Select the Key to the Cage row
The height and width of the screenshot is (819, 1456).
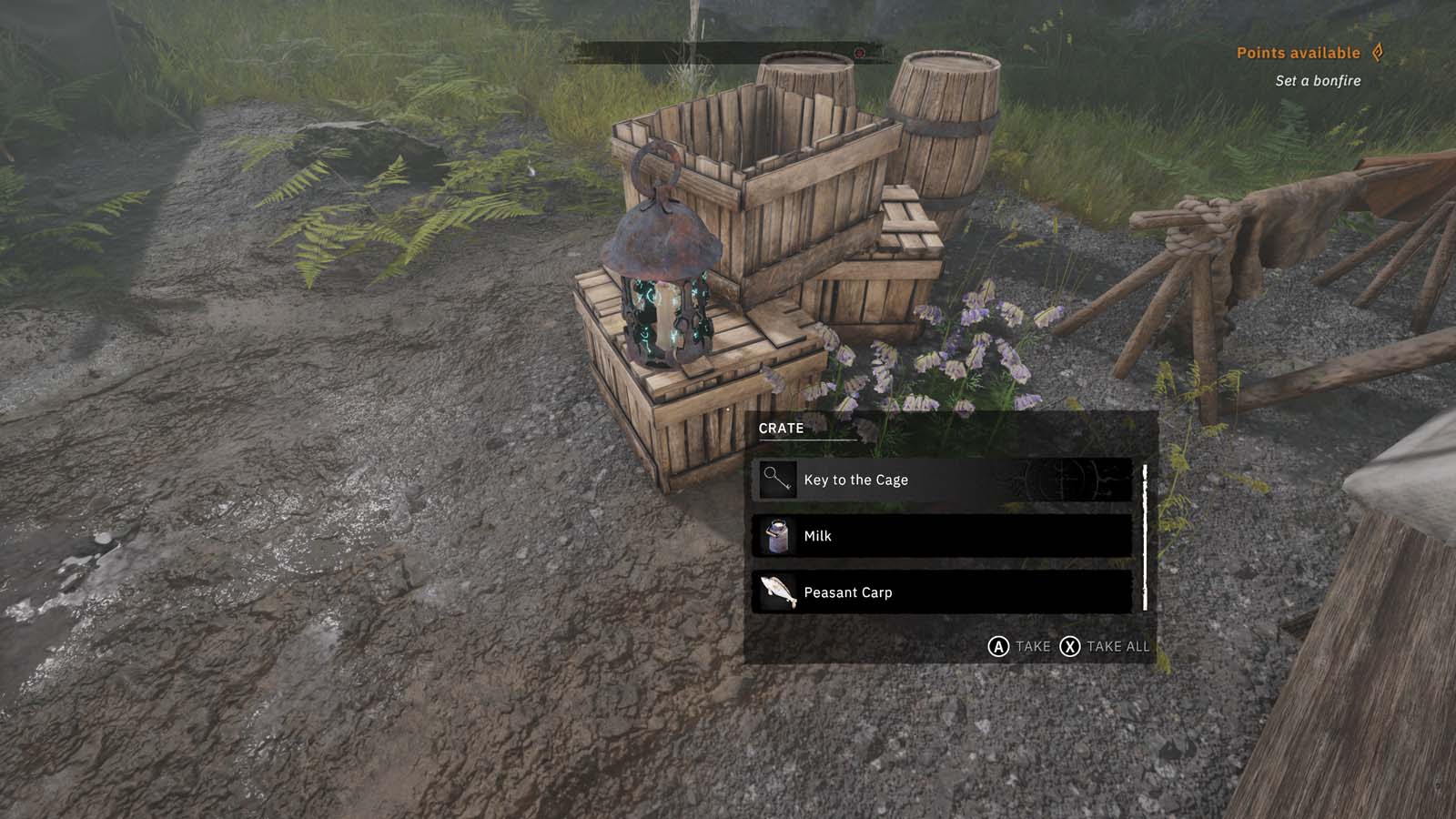[x=942, y=480]
